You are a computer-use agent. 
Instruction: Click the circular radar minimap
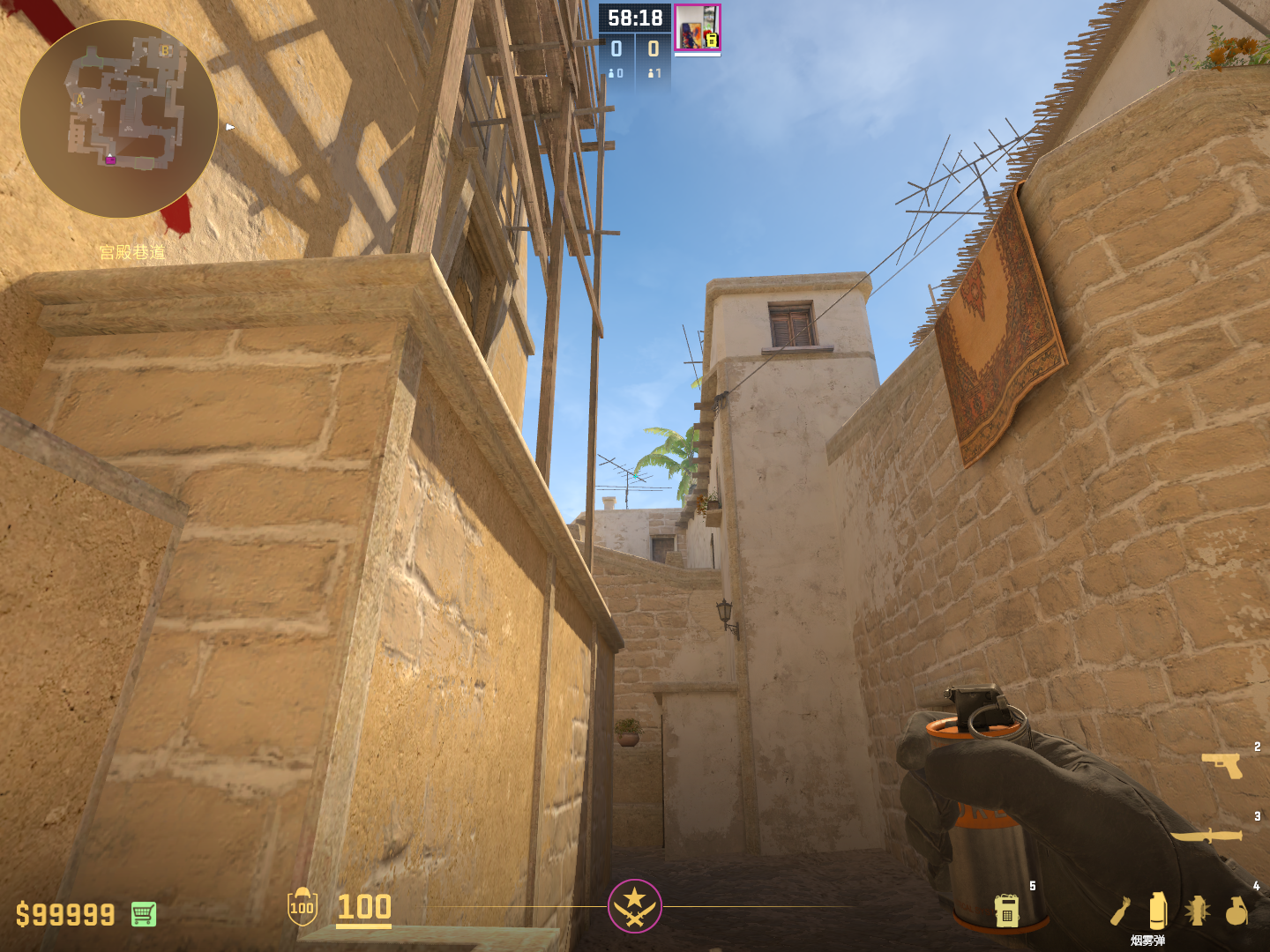tap(119, 119)
